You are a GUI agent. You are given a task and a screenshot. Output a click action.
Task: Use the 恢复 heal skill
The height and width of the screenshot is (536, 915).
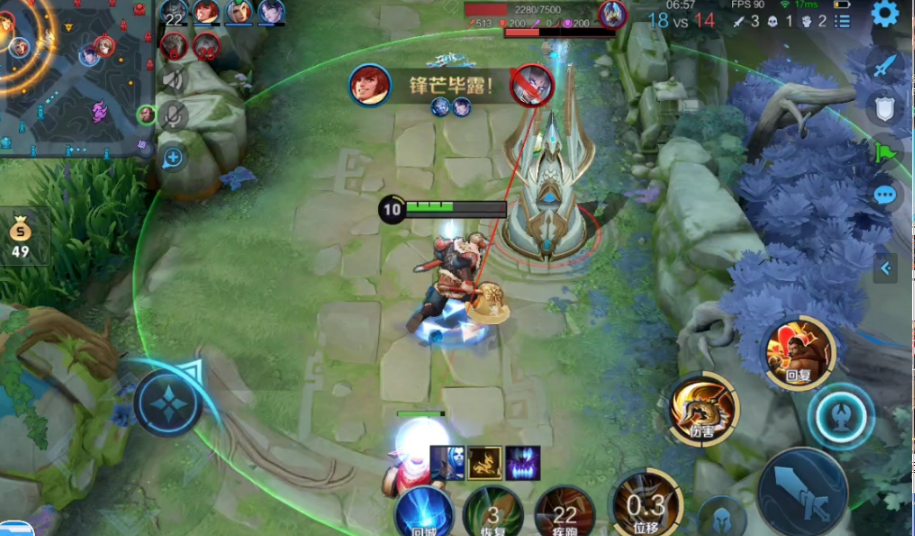493,512
